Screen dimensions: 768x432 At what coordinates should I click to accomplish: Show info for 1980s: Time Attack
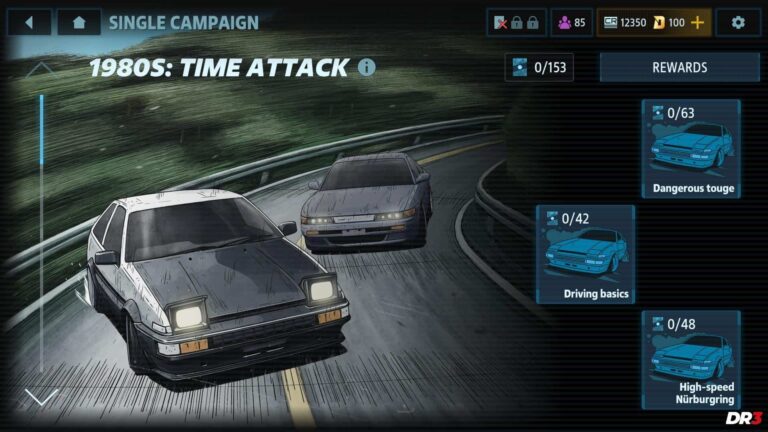(x=367, y=68)
